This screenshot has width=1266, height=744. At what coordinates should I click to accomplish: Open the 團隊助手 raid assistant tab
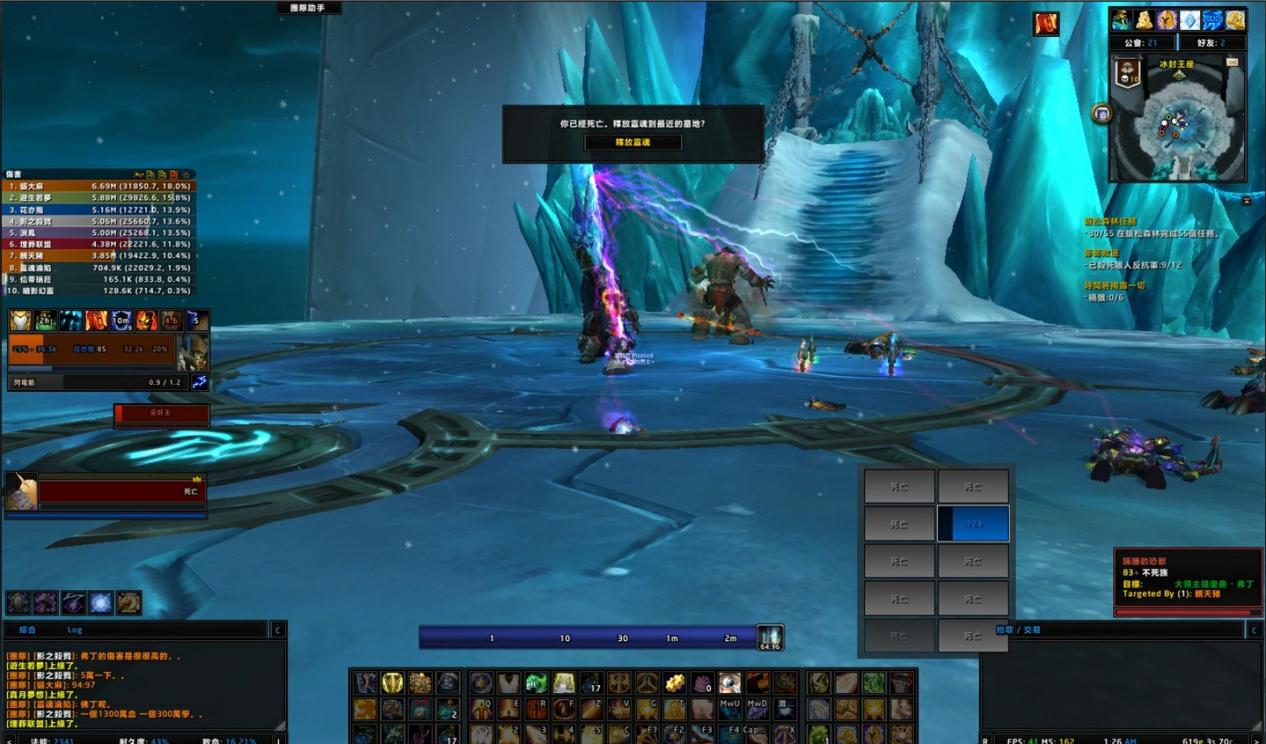tap(309, 8)
